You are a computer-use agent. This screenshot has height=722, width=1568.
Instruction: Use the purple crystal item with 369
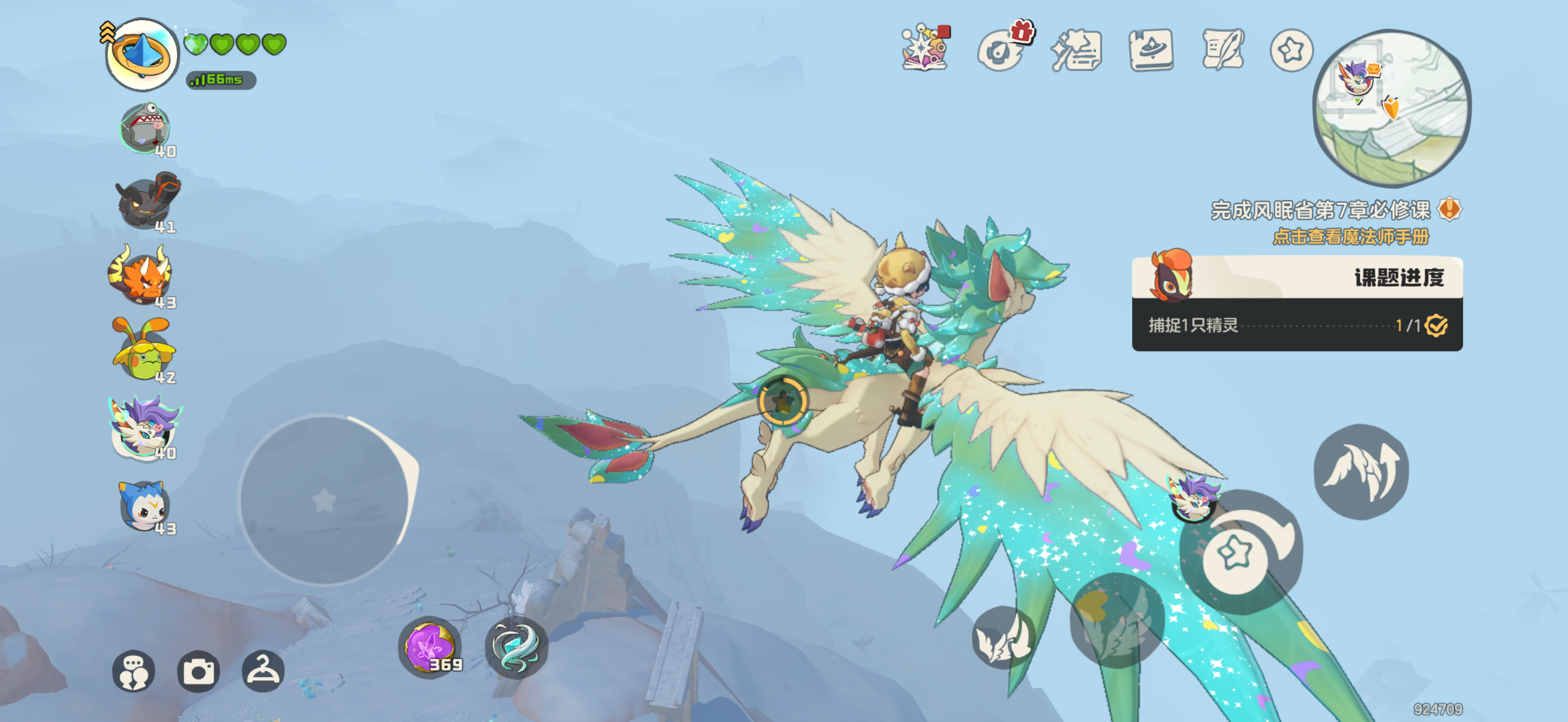430,647
